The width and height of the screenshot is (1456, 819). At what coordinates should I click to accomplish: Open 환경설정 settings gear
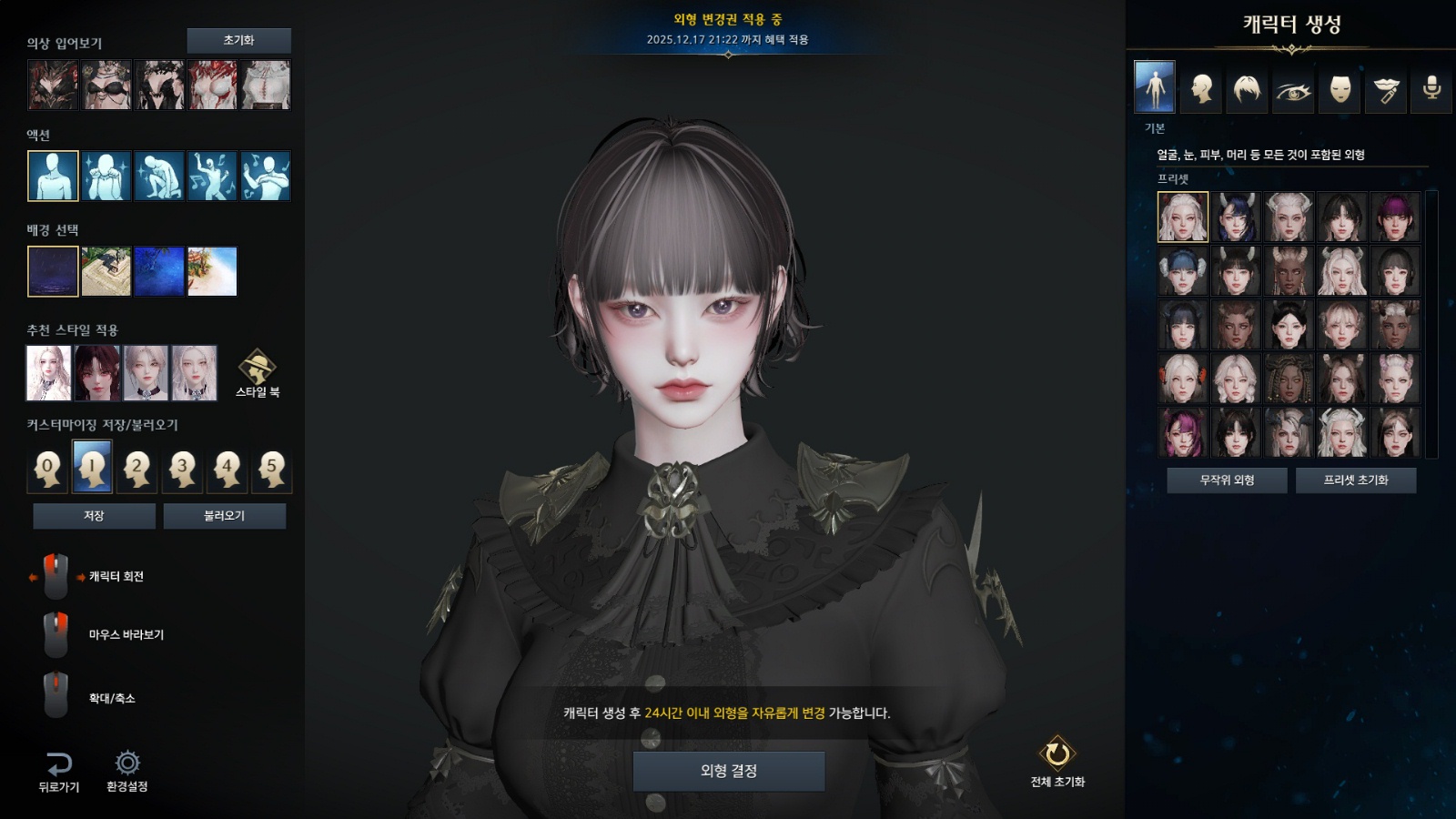[127, 771]
